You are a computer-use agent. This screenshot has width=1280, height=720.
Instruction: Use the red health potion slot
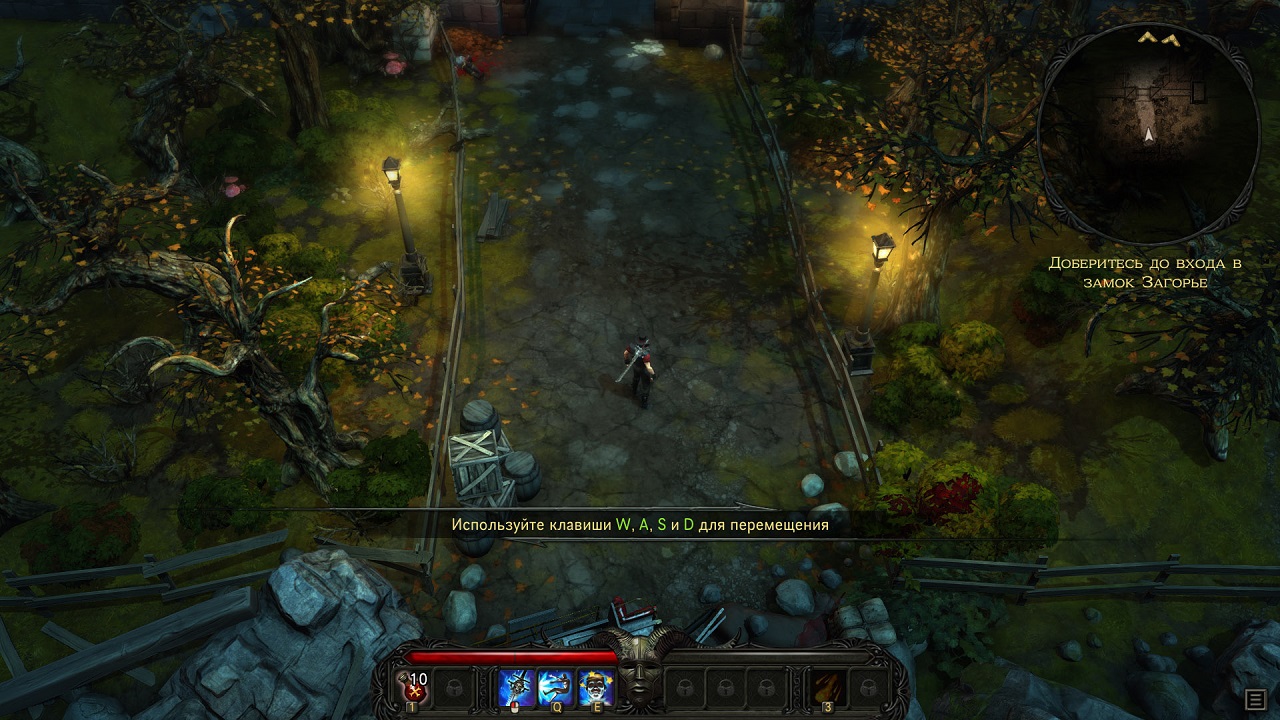click(x=415, y=687)
